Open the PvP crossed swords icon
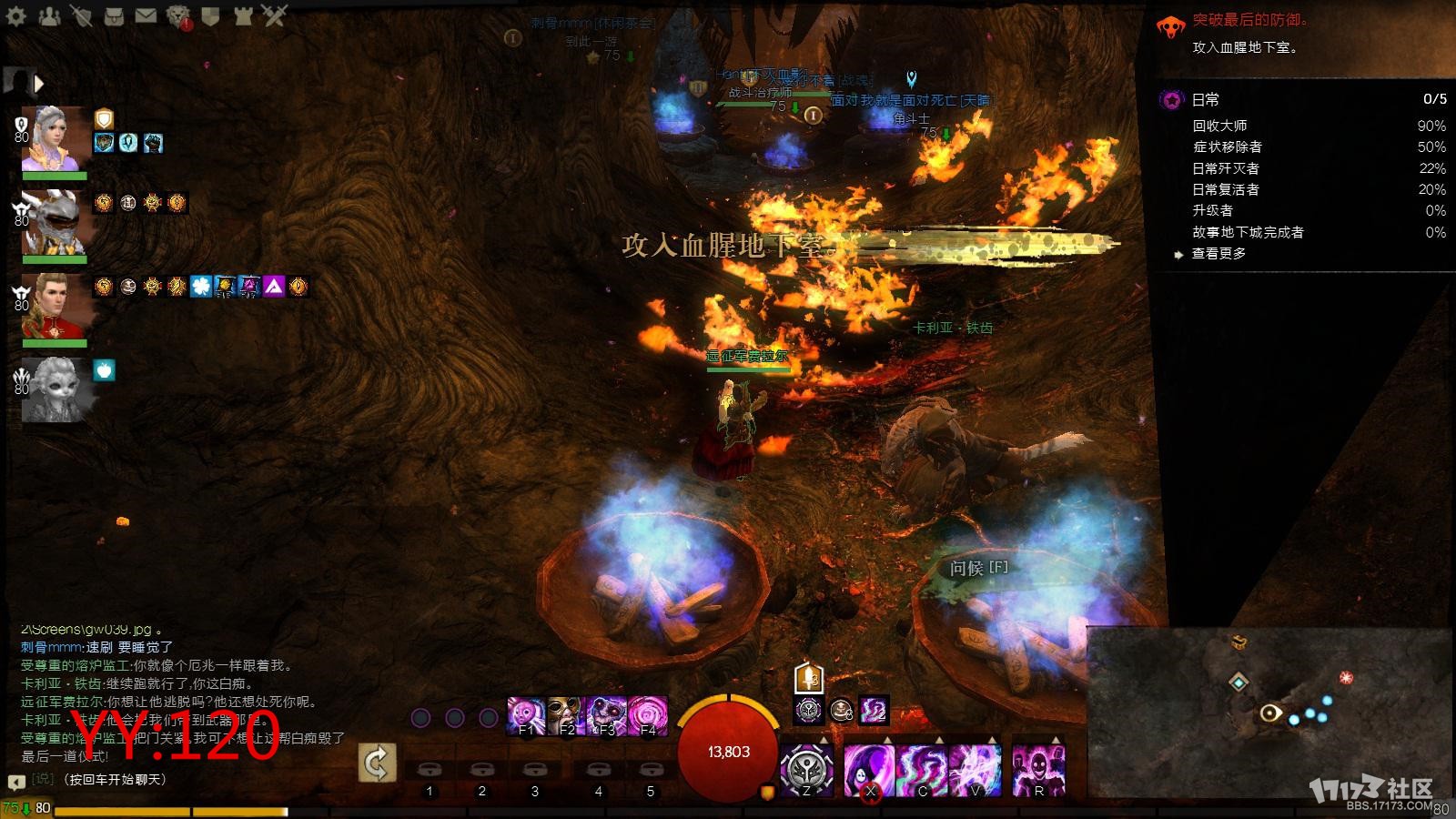 [x=275, y=15]
